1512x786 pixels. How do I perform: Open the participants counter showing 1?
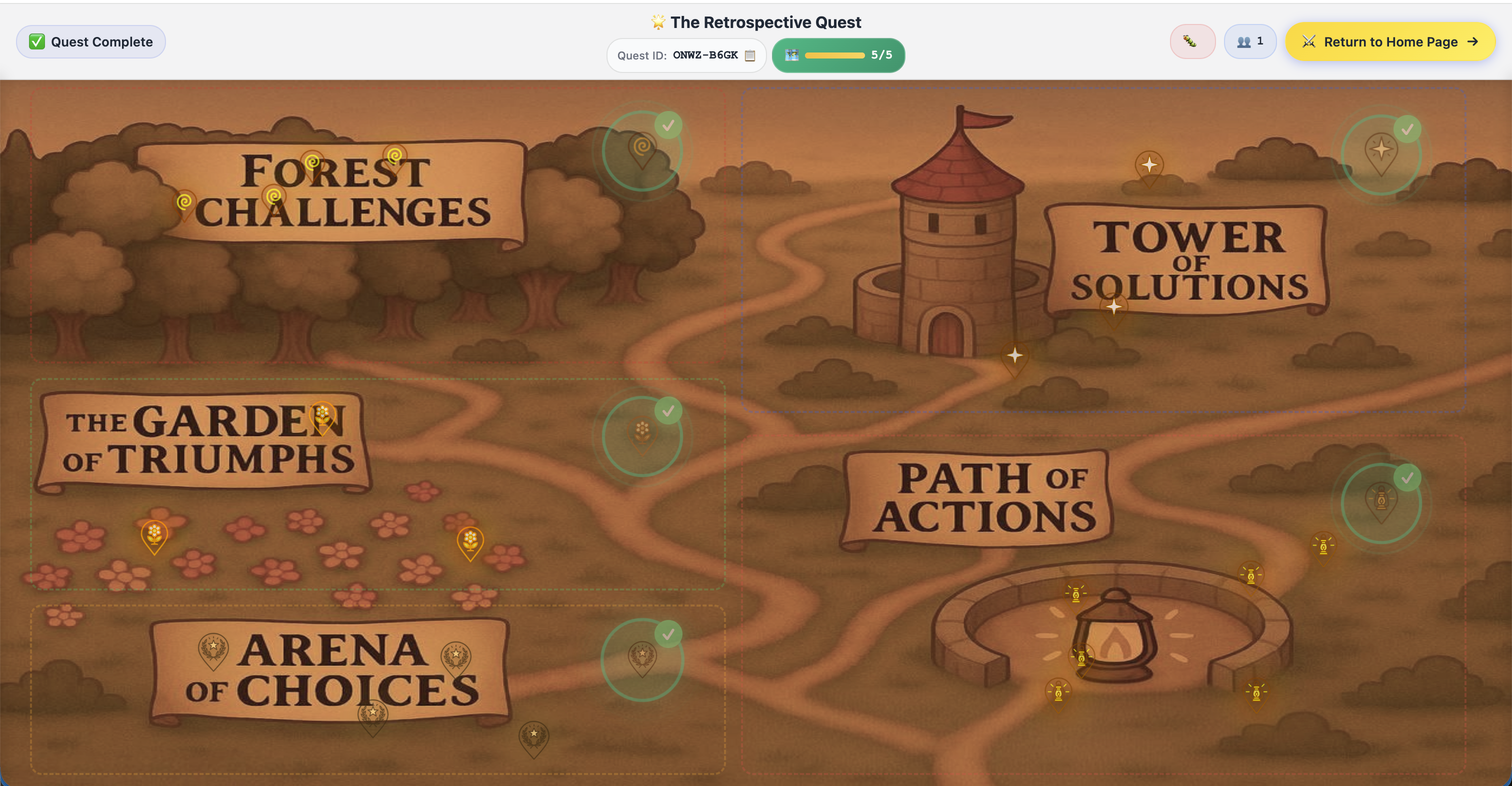(1249, 41)
